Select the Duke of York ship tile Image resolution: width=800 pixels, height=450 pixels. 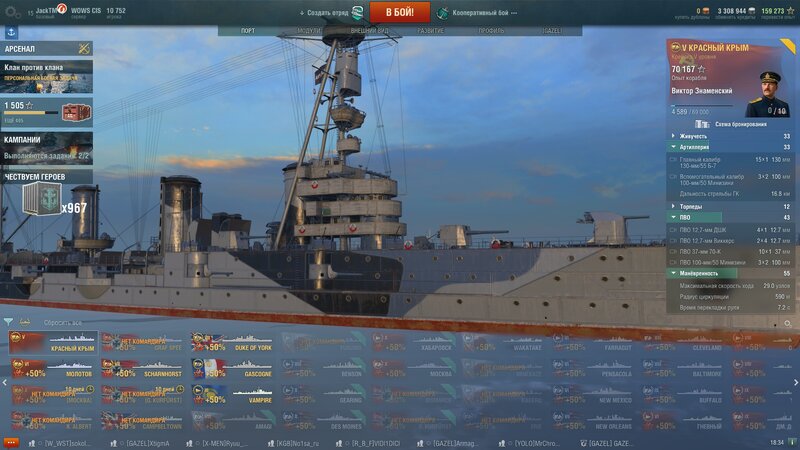coord(239,342)
